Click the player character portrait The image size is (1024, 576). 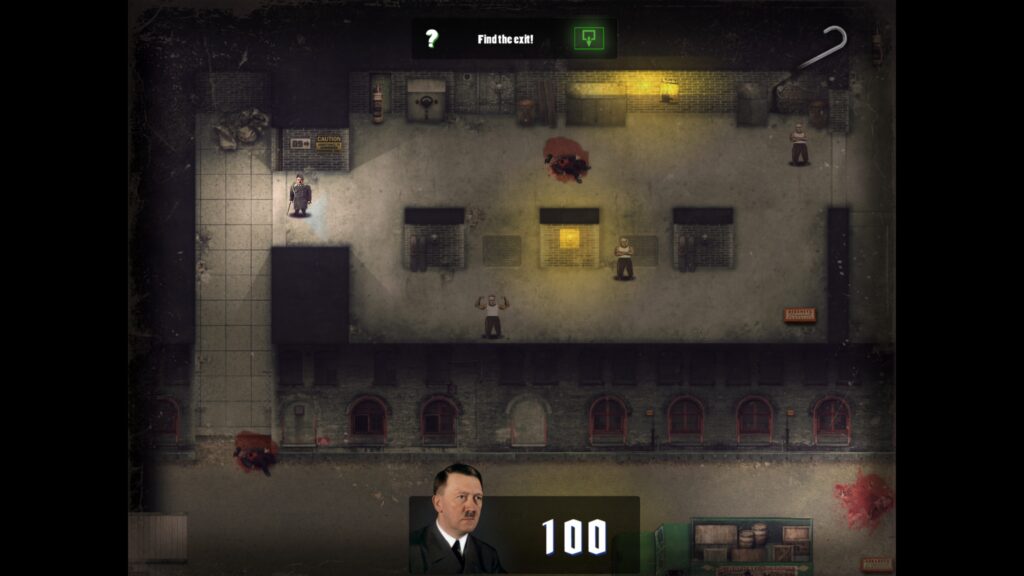[456, 520]
